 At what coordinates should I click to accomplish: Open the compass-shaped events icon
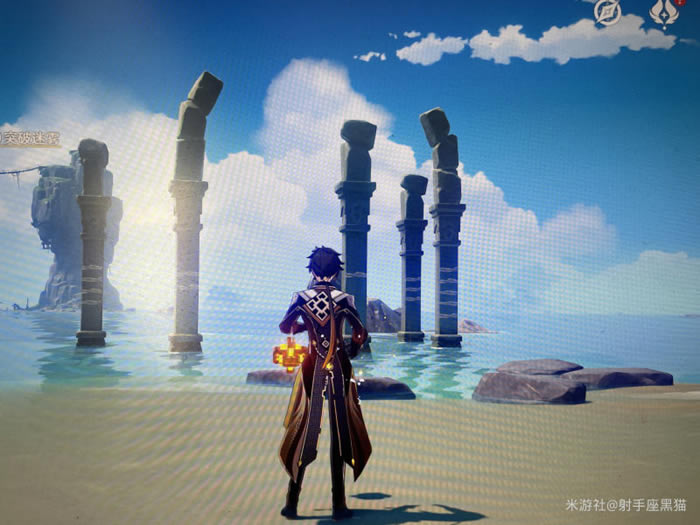(x=607, y=11)
